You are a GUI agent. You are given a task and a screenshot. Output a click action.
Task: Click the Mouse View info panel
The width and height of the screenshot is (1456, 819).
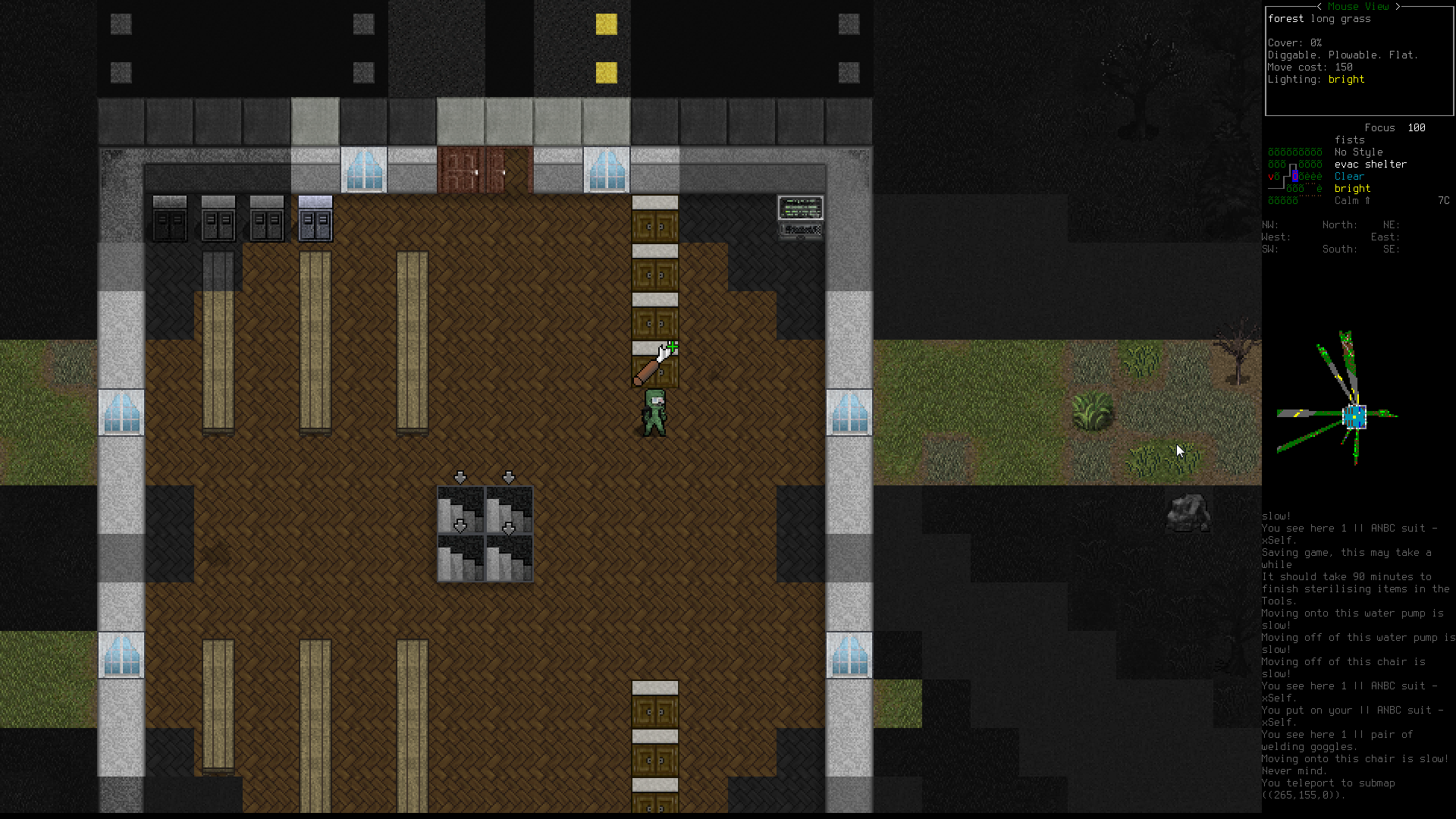tap(1358, 62)
